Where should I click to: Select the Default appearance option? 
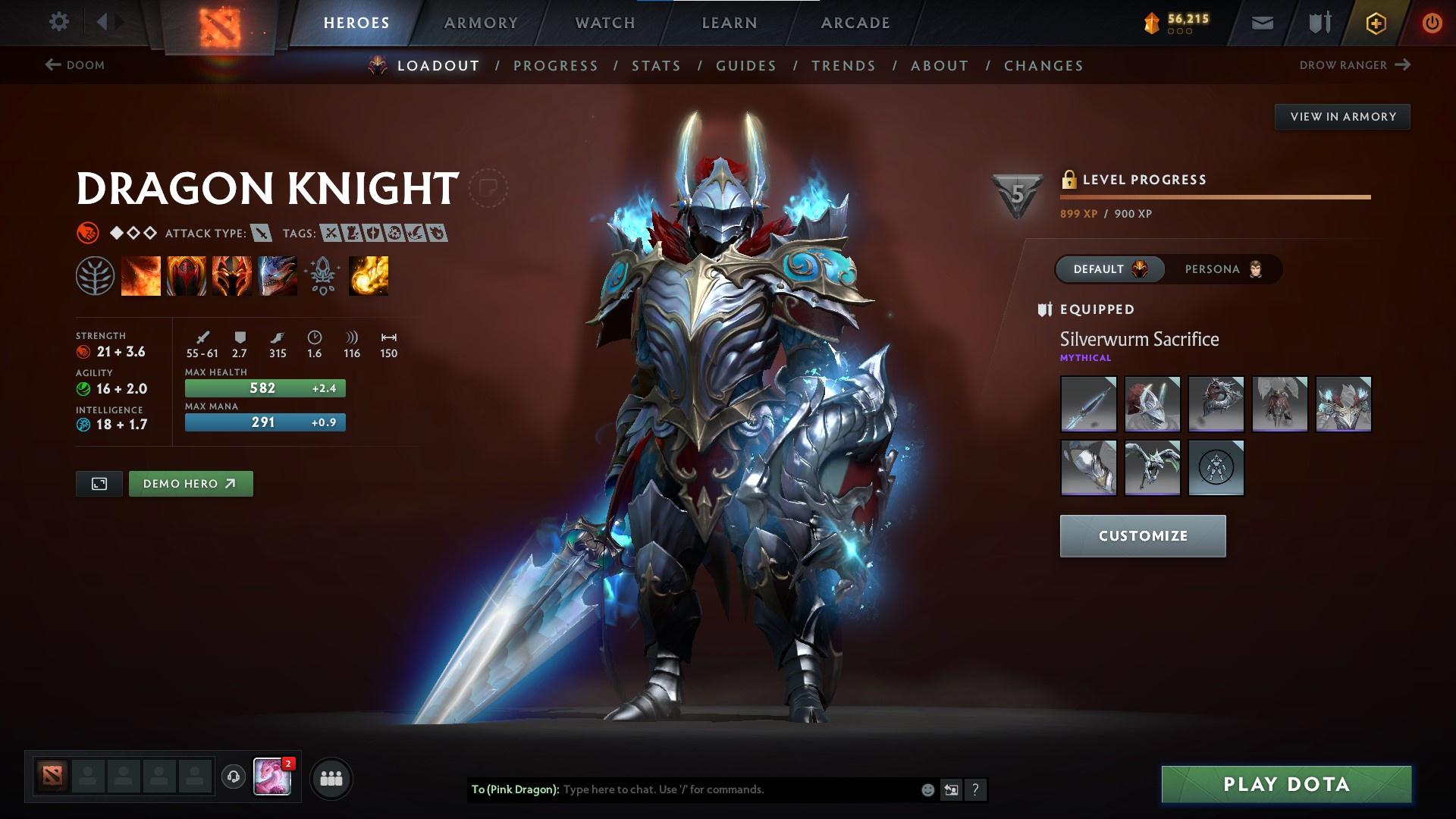point(1109,269)
